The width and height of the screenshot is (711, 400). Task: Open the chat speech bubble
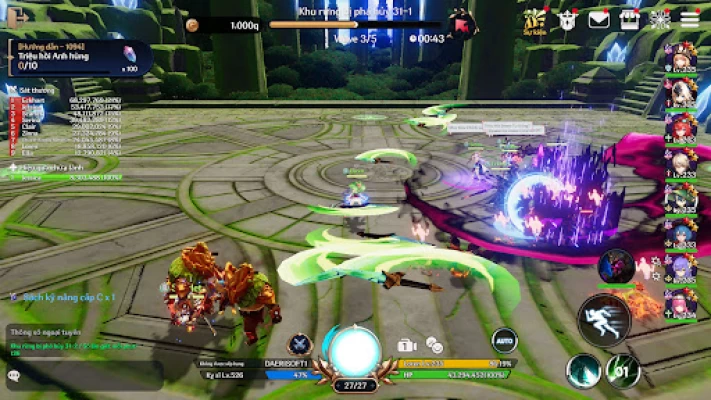click(14, 376)
